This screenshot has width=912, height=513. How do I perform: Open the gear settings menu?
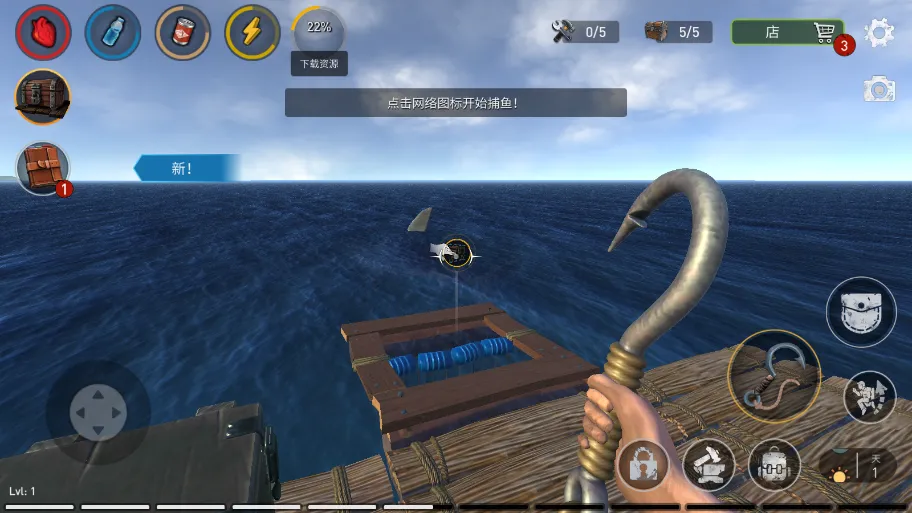(879, 32)
